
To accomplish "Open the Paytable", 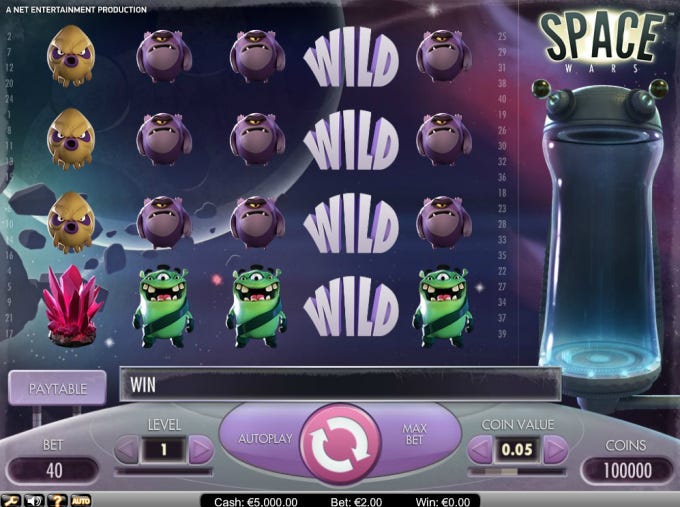I will (x=57, y=388).
